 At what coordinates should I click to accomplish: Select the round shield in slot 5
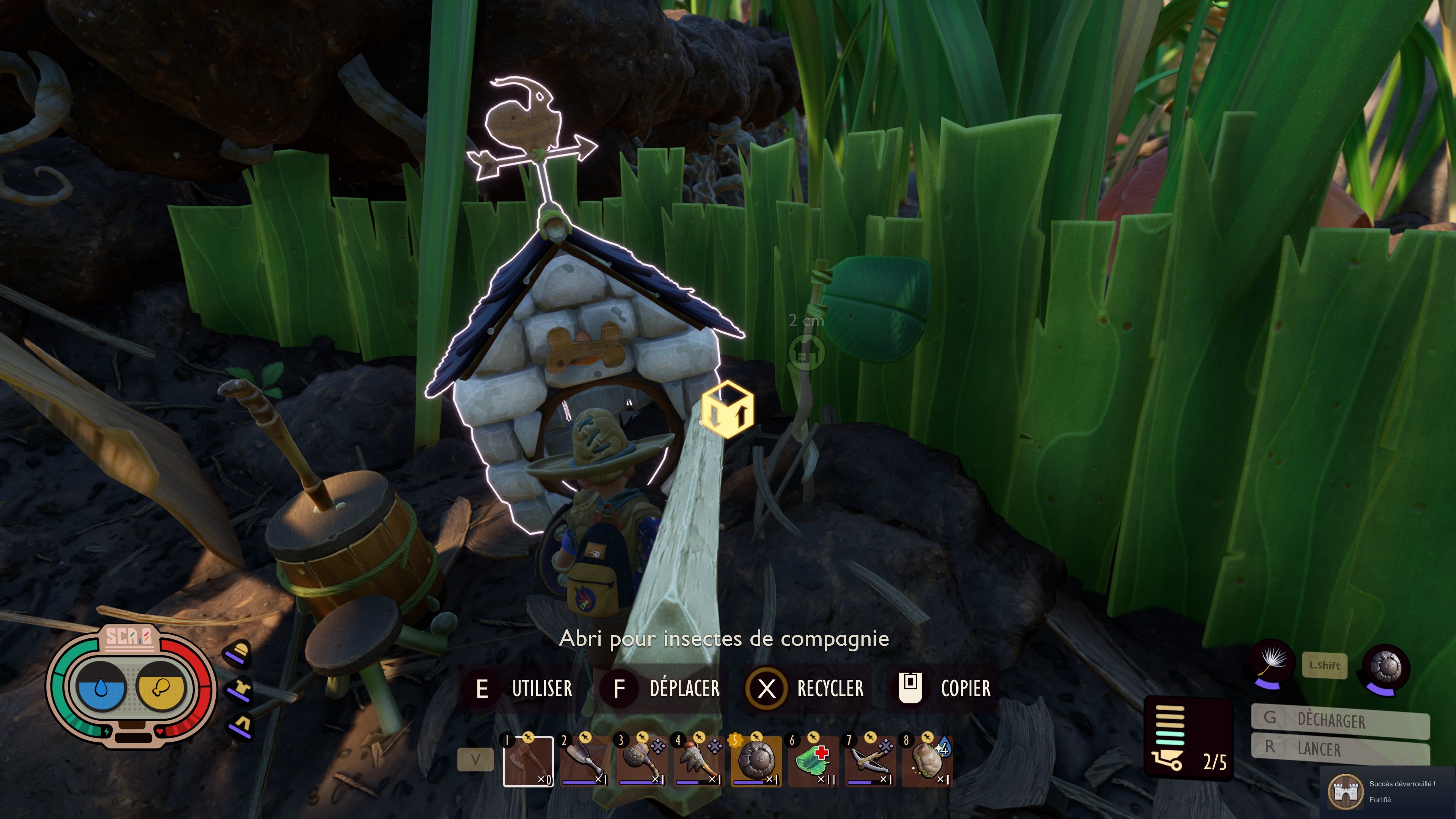[756, 761]
